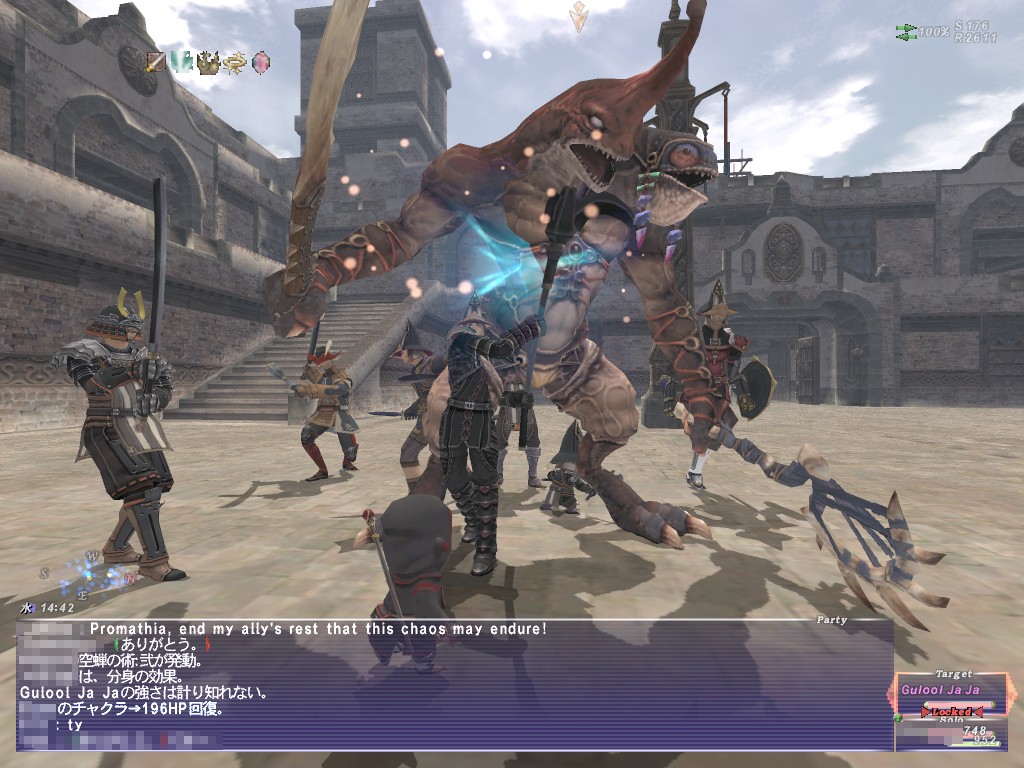Click the golden ring status effect icon
This screenshot has height=768, width=1024.
tap(234, 63)
